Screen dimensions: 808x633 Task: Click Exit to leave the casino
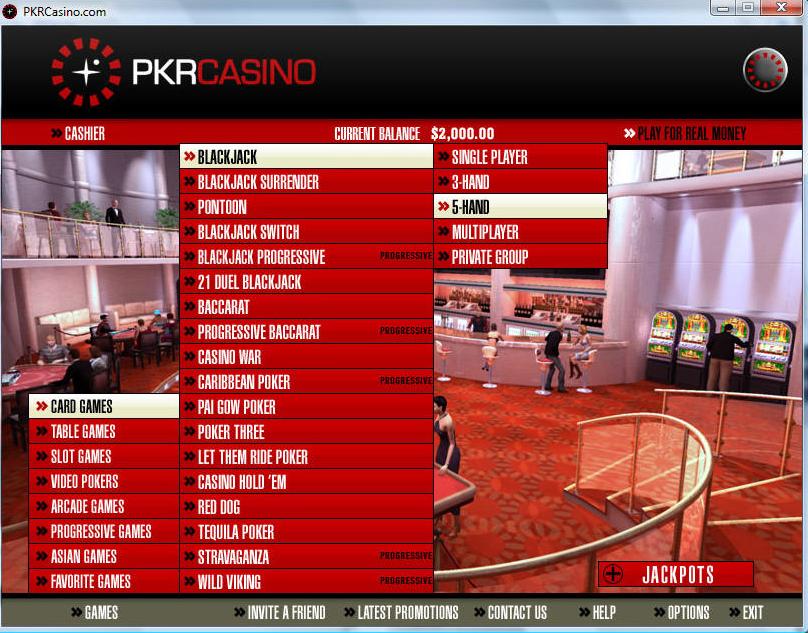(752, 612)
